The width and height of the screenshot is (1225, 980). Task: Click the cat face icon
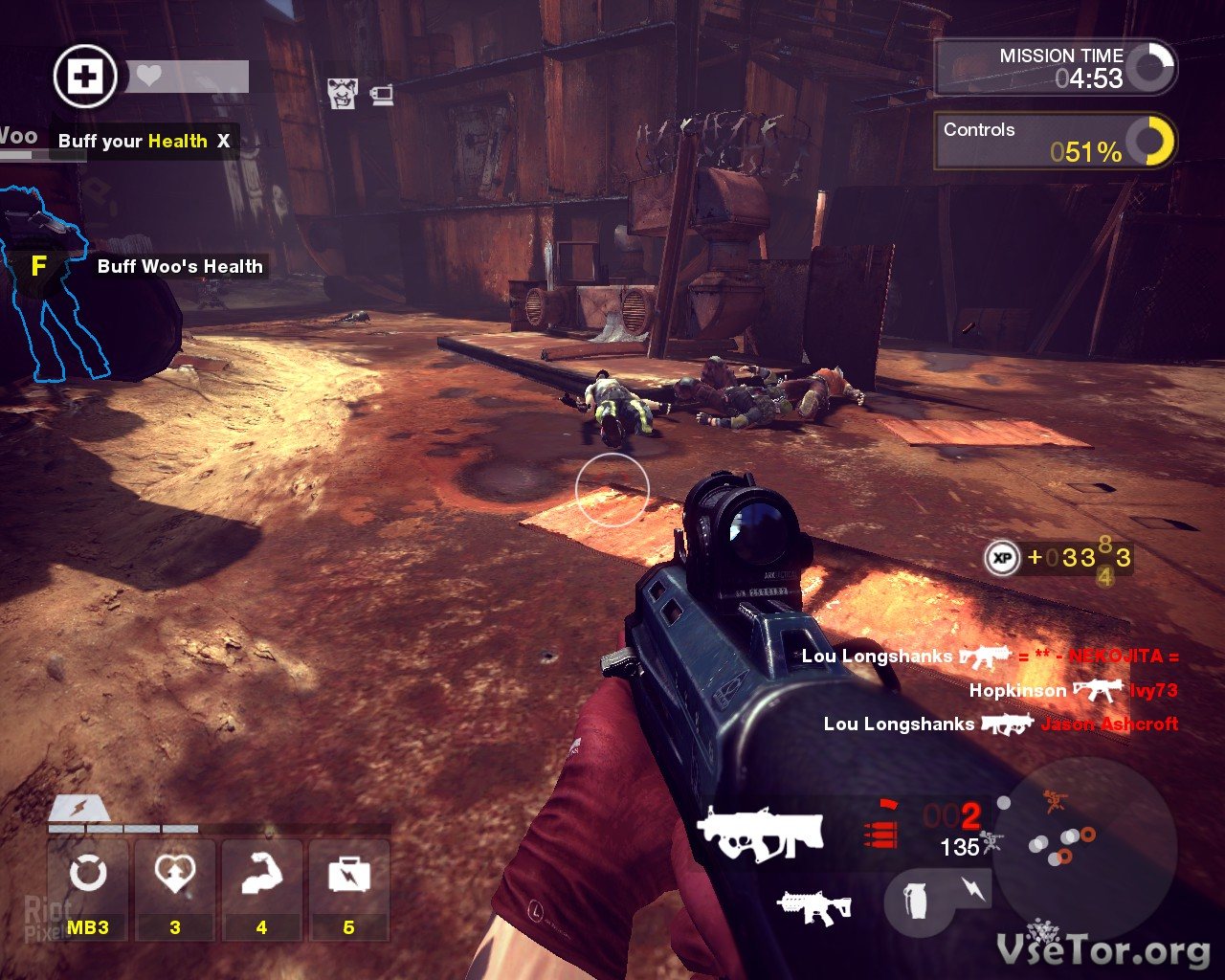tap(343, 94)
